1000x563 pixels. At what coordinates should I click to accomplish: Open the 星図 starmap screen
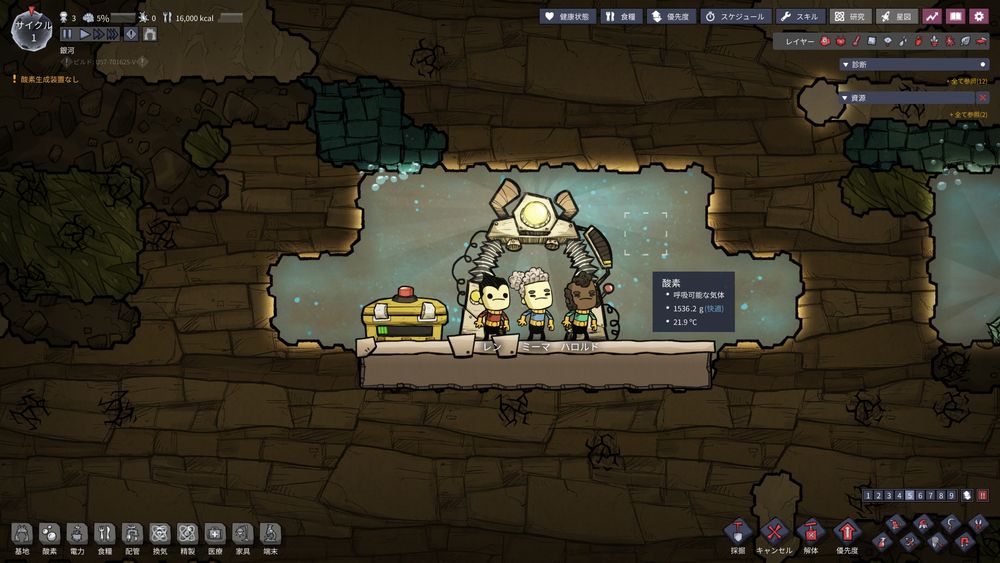coord(897,17)
